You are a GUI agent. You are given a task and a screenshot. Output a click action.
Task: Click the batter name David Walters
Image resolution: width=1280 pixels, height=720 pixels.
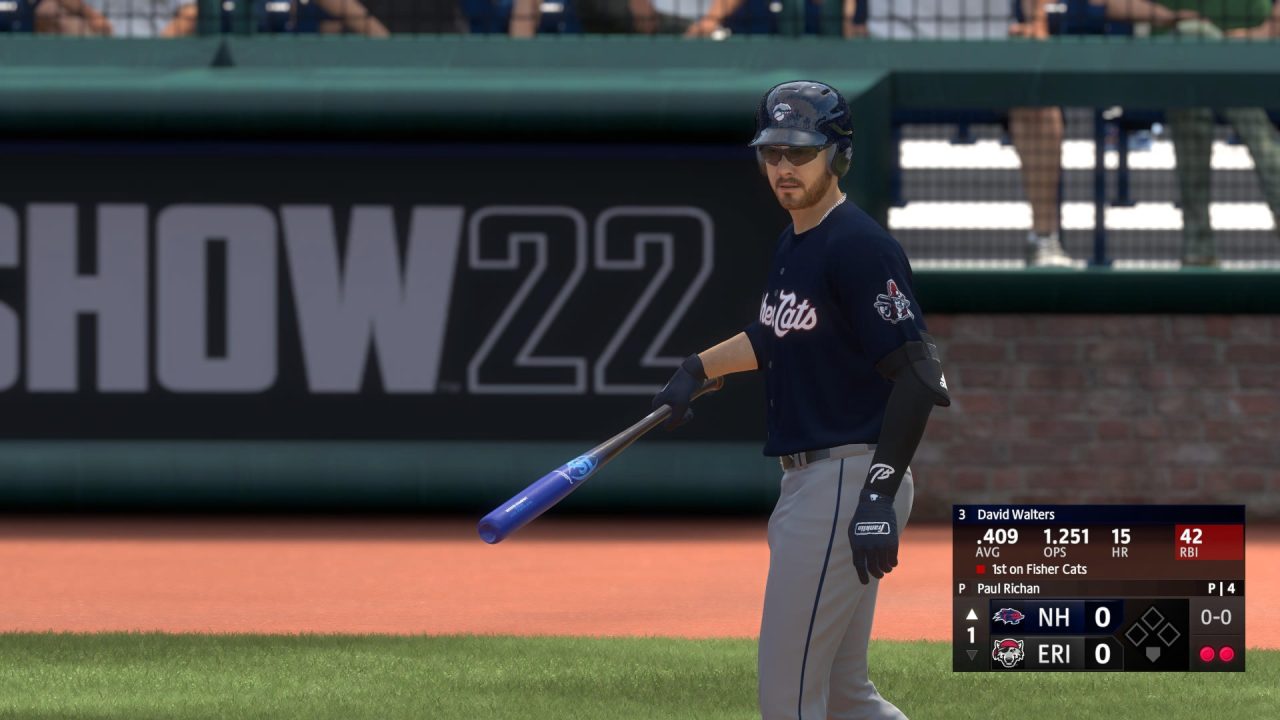(x=1014, y=515)
